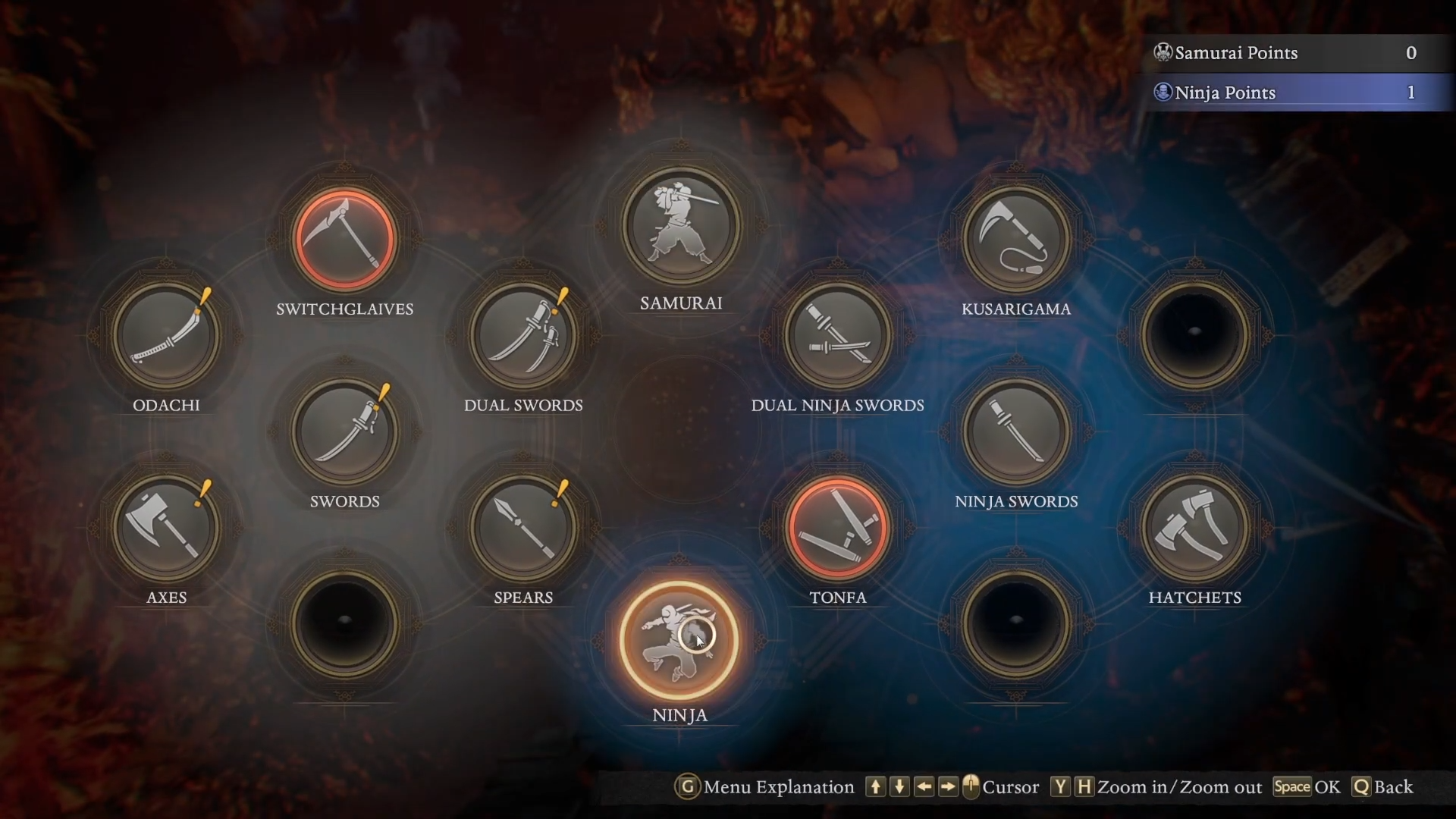Select the Ninja Points row
1456x819 pixels.
click(x=1295, y=93)
